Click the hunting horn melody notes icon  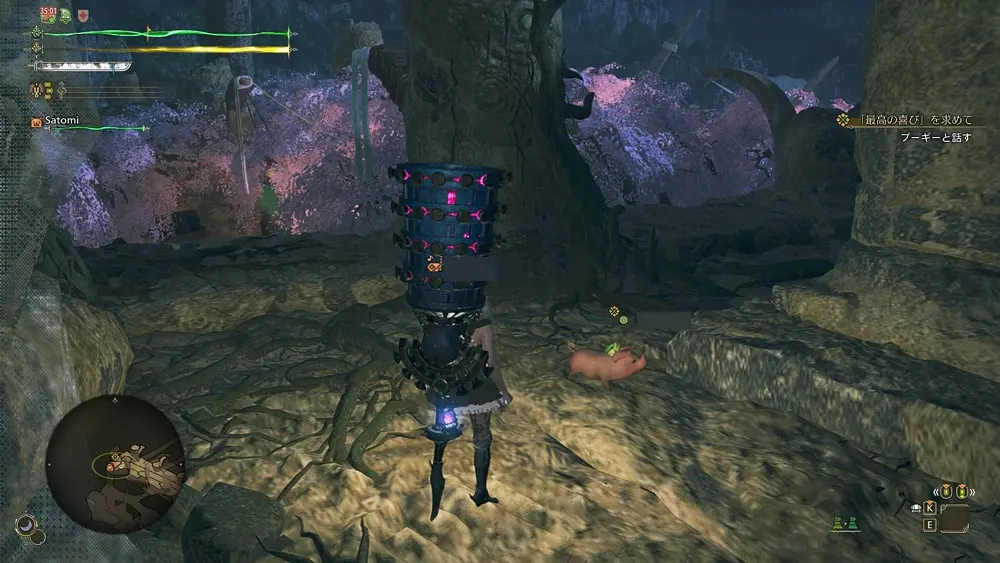(47, 90)
